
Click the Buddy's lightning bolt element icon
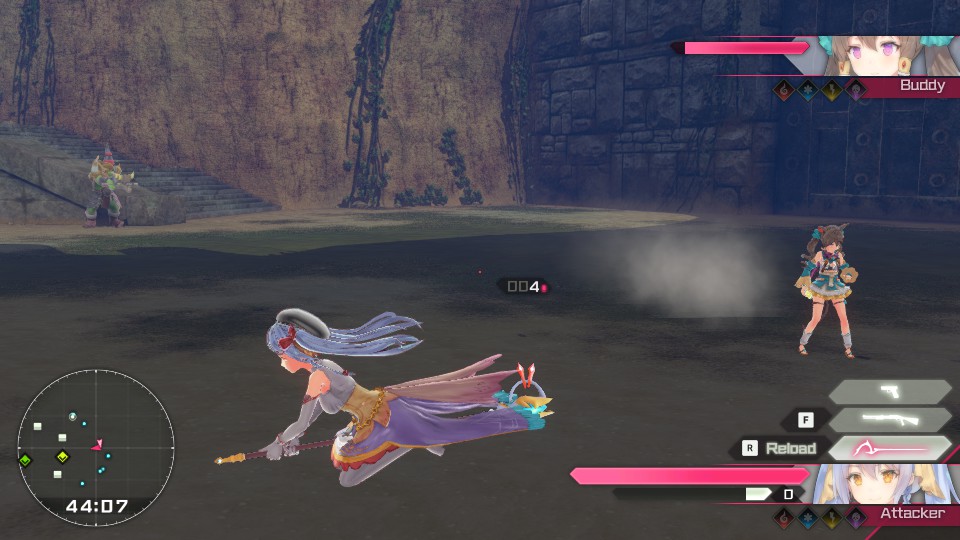click(x=832, y=89)
